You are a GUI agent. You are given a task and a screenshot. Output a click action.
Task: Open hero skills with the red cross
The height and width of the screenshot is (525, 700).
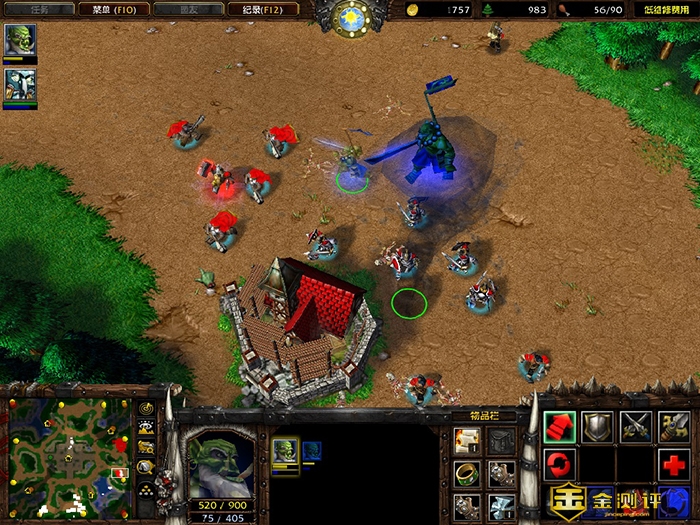pos(672,463)
